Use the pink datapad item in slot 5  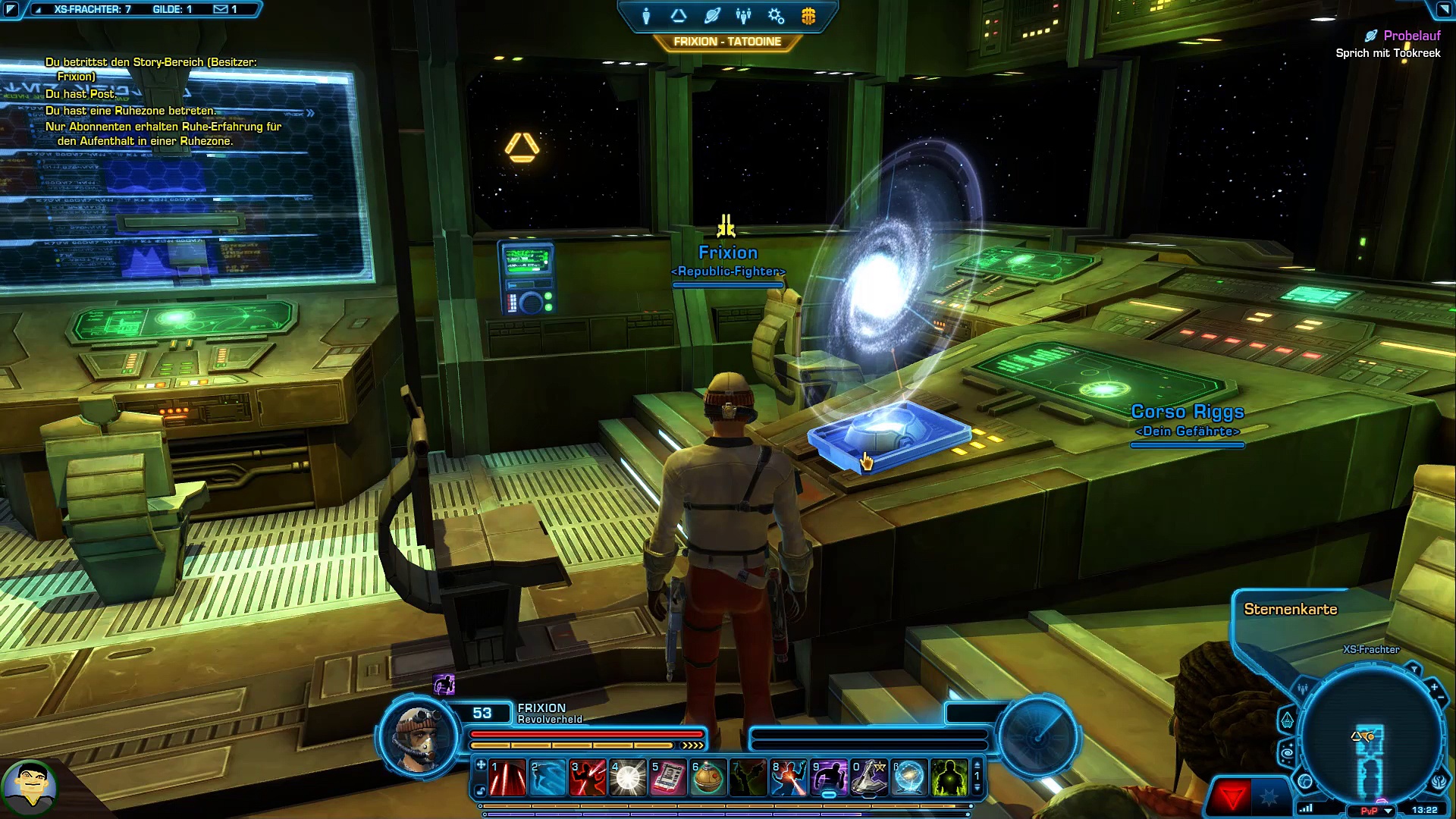coord(668,778)
